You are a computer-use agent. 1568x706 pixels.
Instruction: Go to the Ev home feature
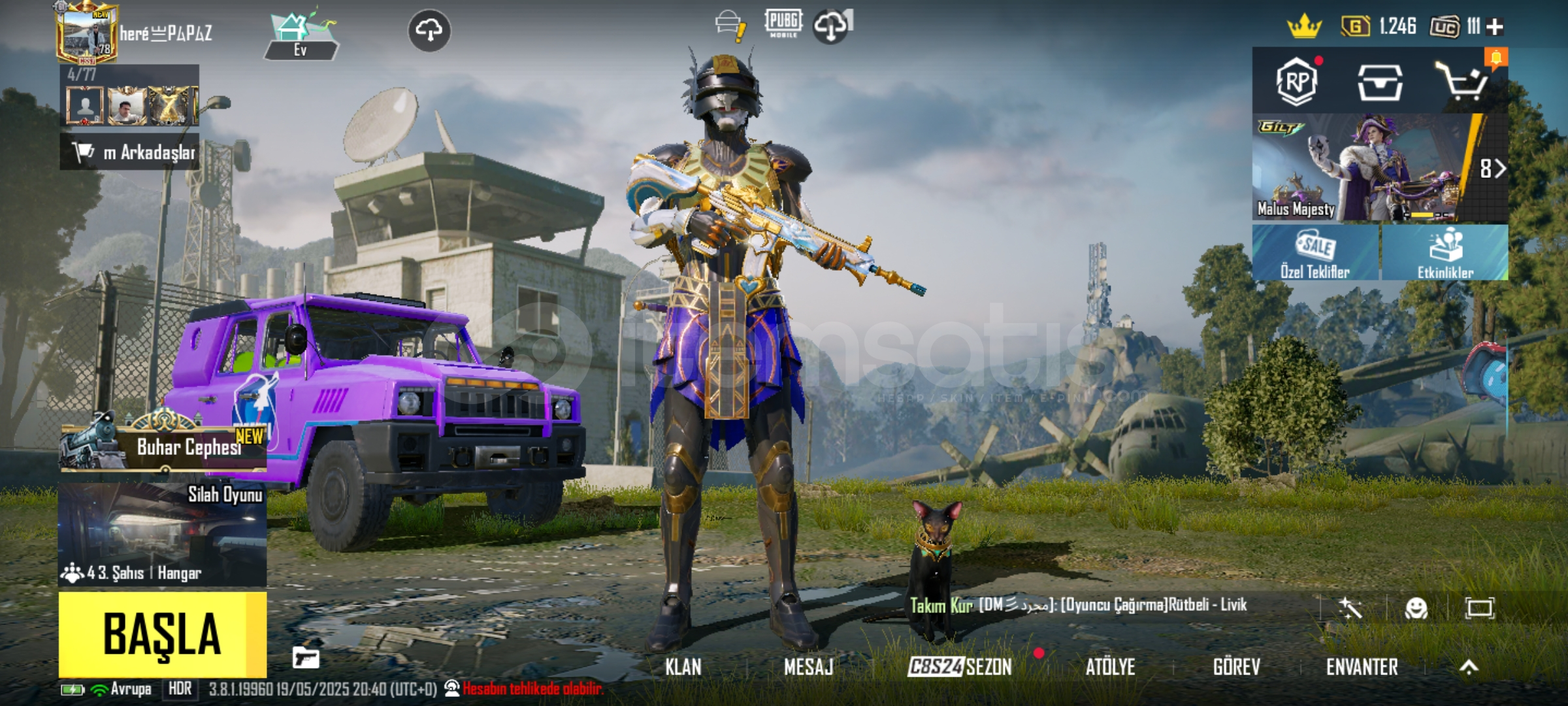(301, 36)
